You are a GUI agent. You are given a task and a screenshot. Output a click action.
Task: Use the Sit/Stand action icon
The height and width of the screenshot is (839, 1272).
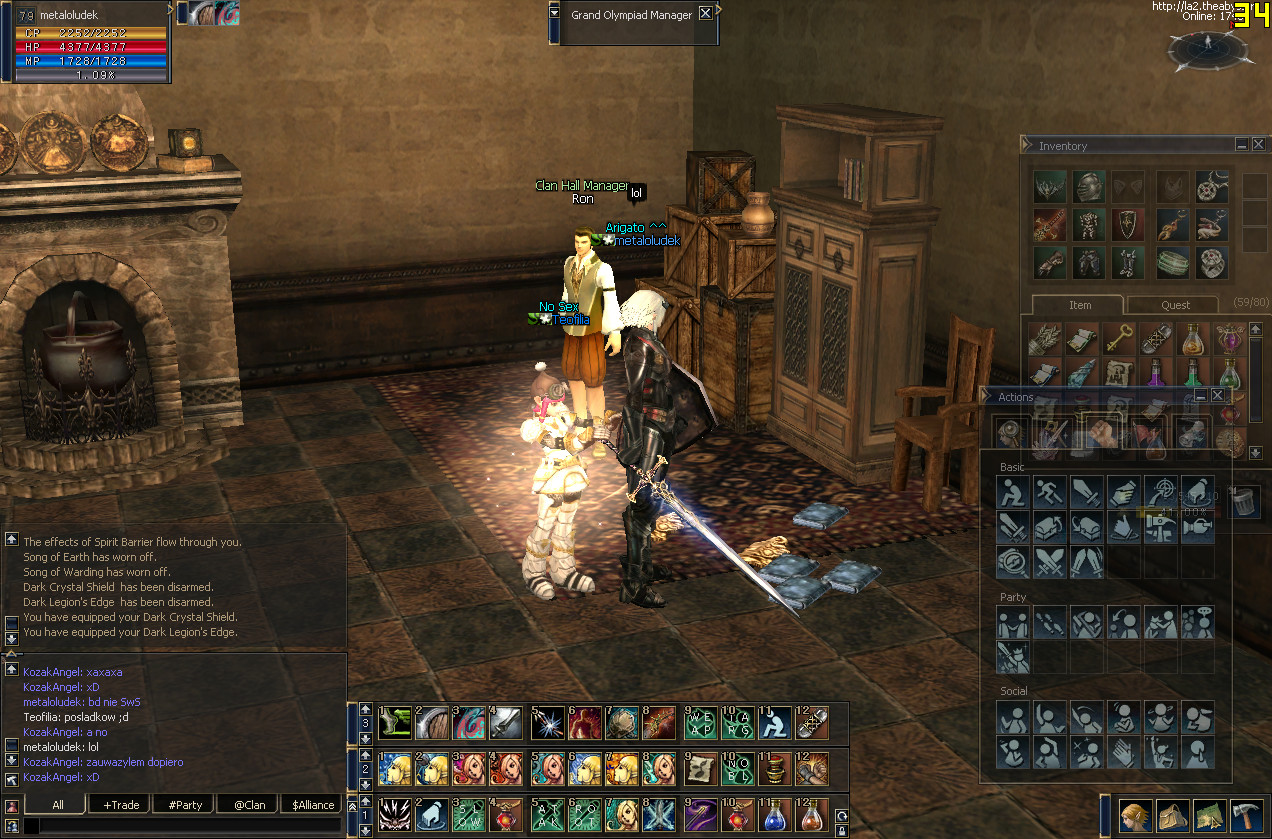point(1012,491)
